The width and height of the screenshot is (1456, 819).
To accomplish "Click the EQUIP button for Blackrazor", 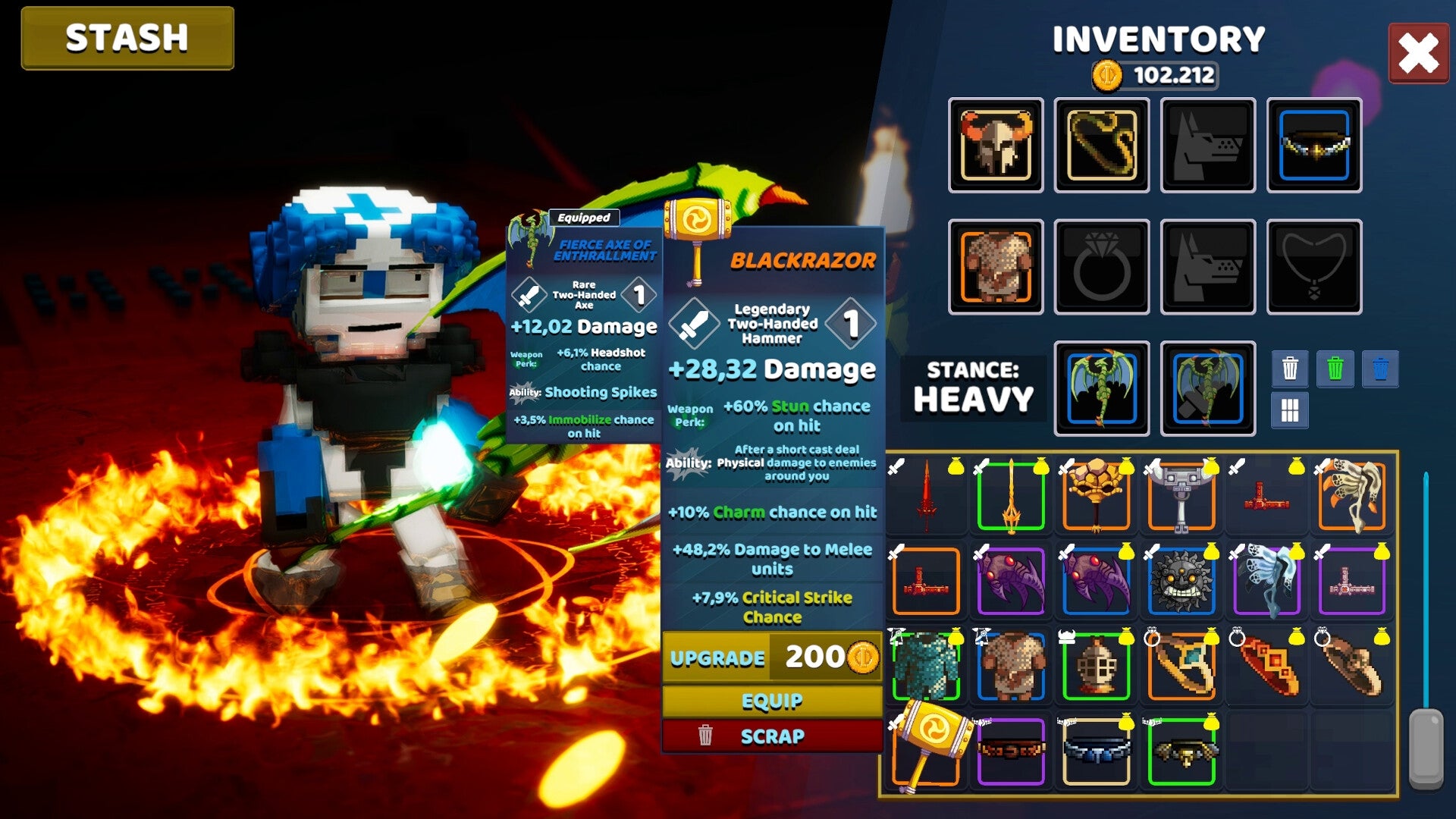I will [772, 700].
